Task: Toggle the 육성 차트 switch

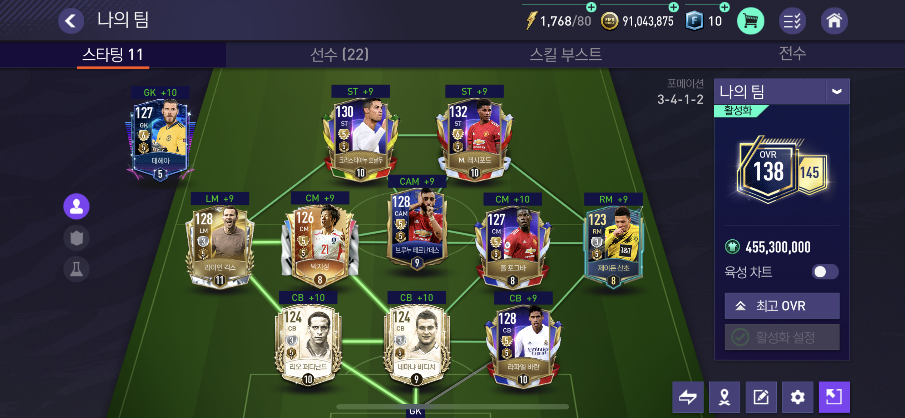Action: (x=825, y=271)
